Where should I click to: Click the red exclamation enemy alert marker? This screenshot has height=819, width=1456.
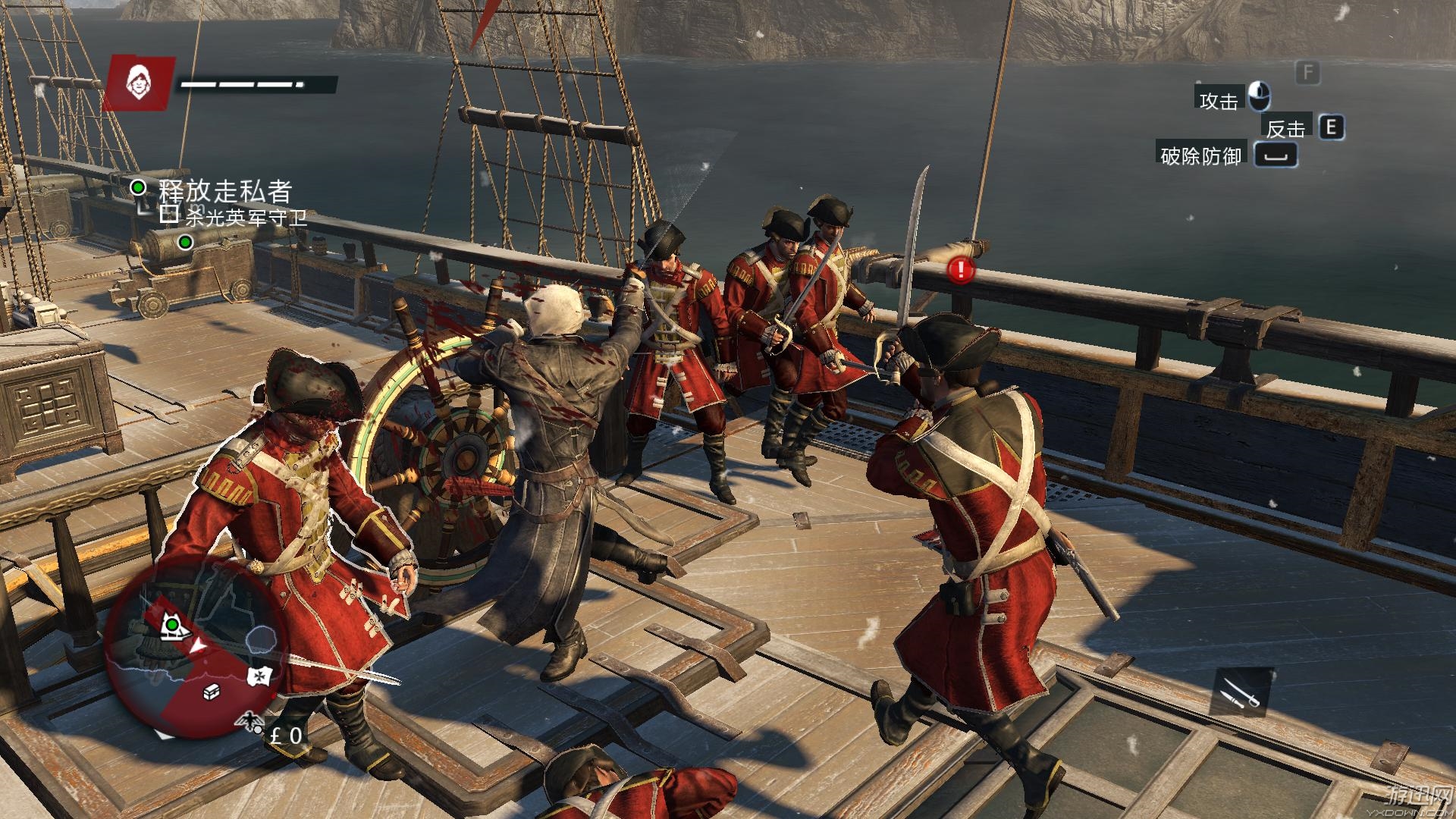pos(961,268)
